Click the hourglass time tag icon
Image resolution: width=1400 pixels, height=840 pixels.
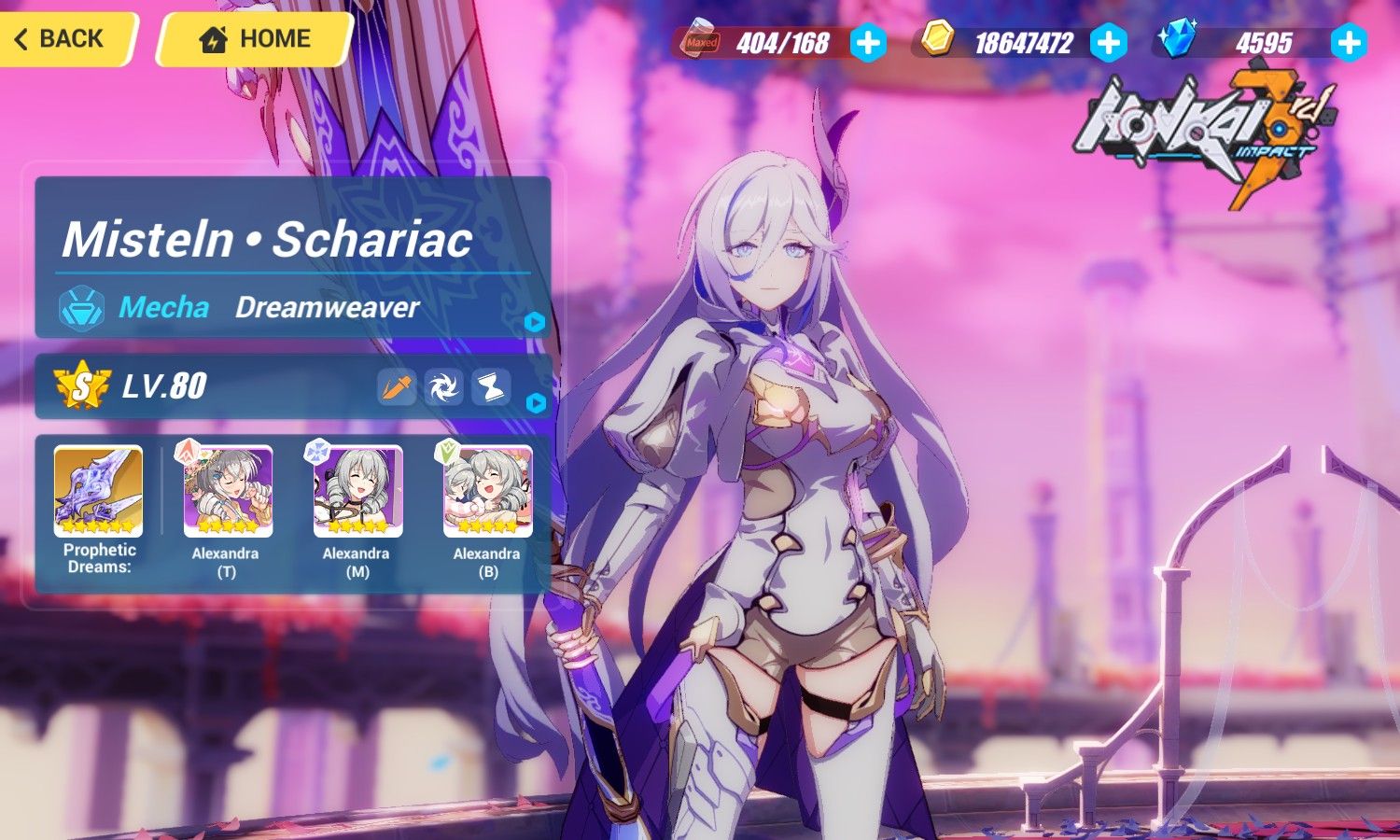[x=492, y=387]
